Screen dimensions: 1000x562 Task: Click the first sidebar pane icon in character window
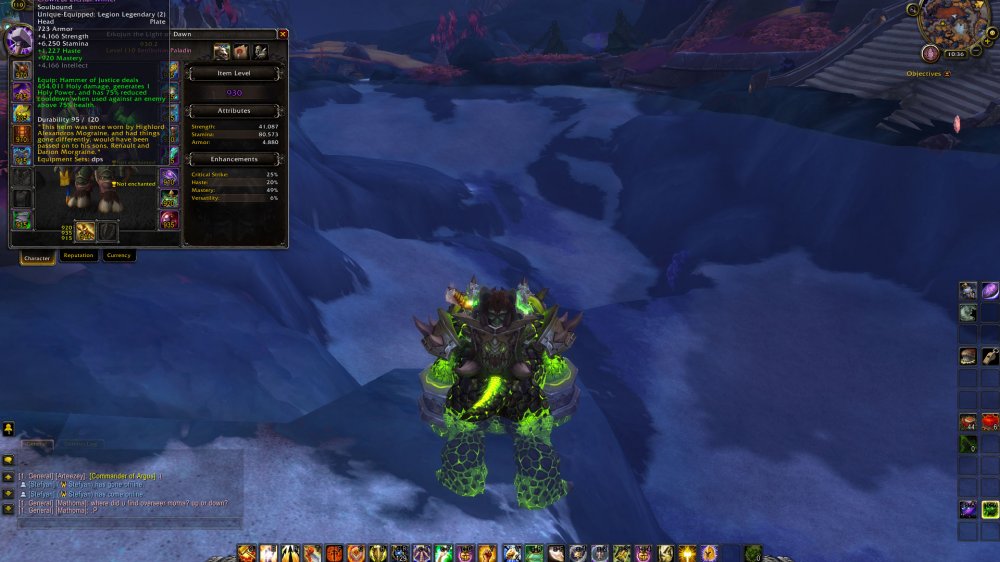222,51
